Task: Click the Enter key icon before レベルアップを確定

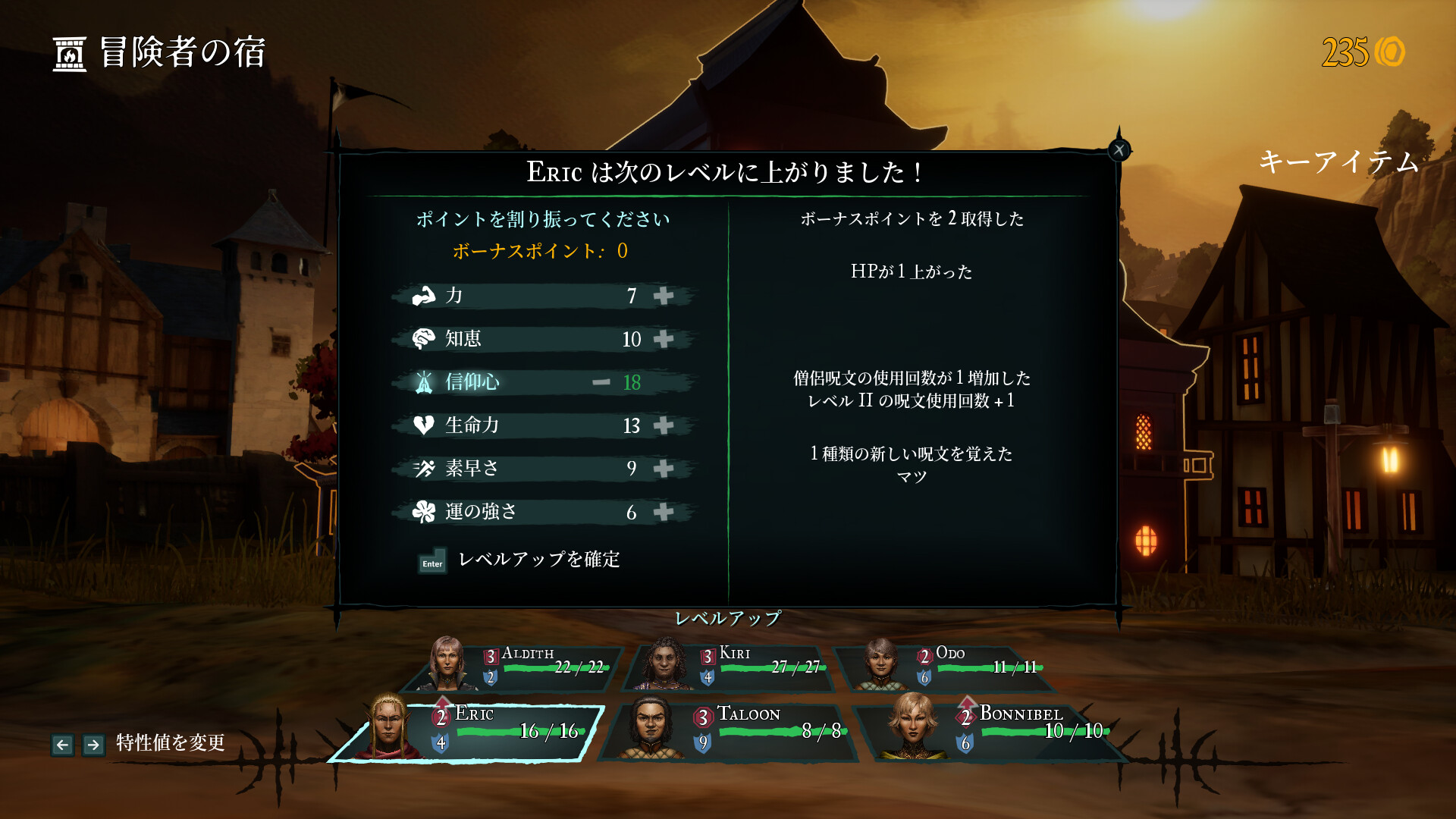Action: pyautogui.click(x=431, y=563)
